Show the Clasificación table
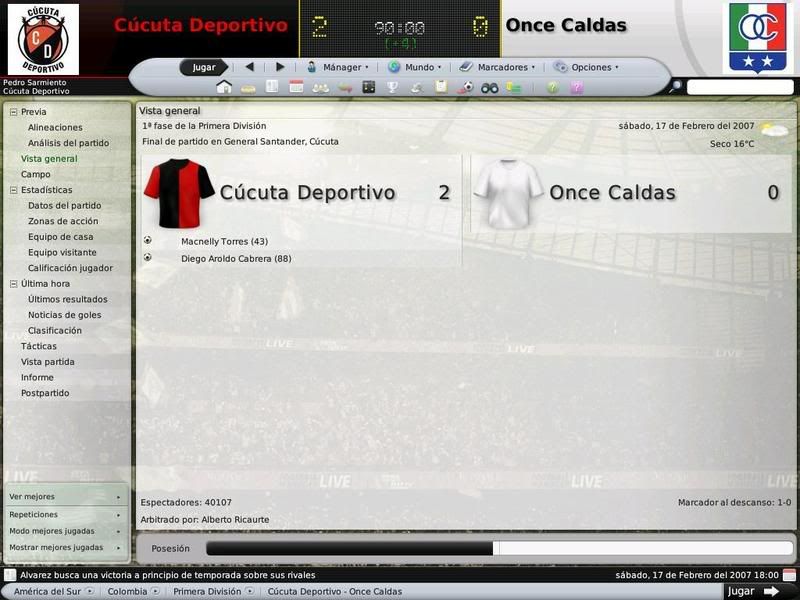This screenshot has height=600, width=800. [x=55, y=330]
